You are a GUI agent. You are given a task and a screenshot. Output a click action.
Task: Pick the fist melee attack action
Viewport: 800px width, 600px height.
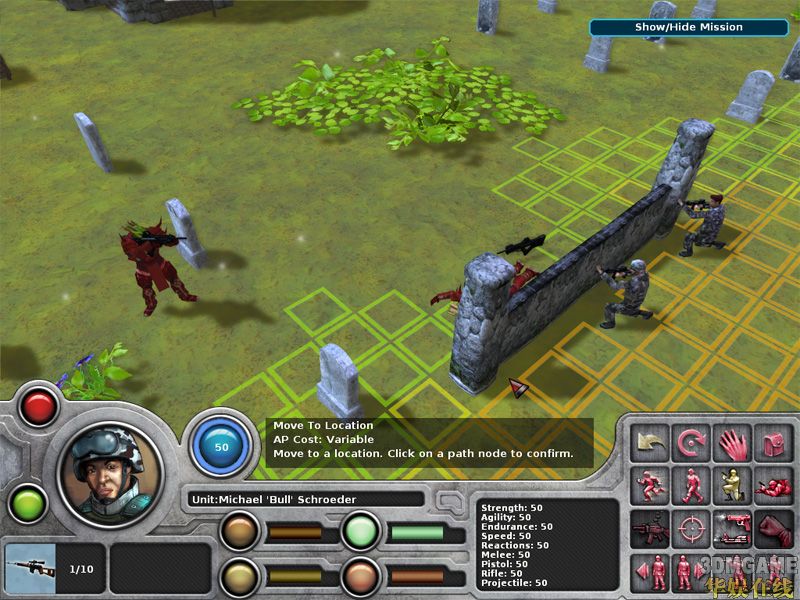point(774,527)
